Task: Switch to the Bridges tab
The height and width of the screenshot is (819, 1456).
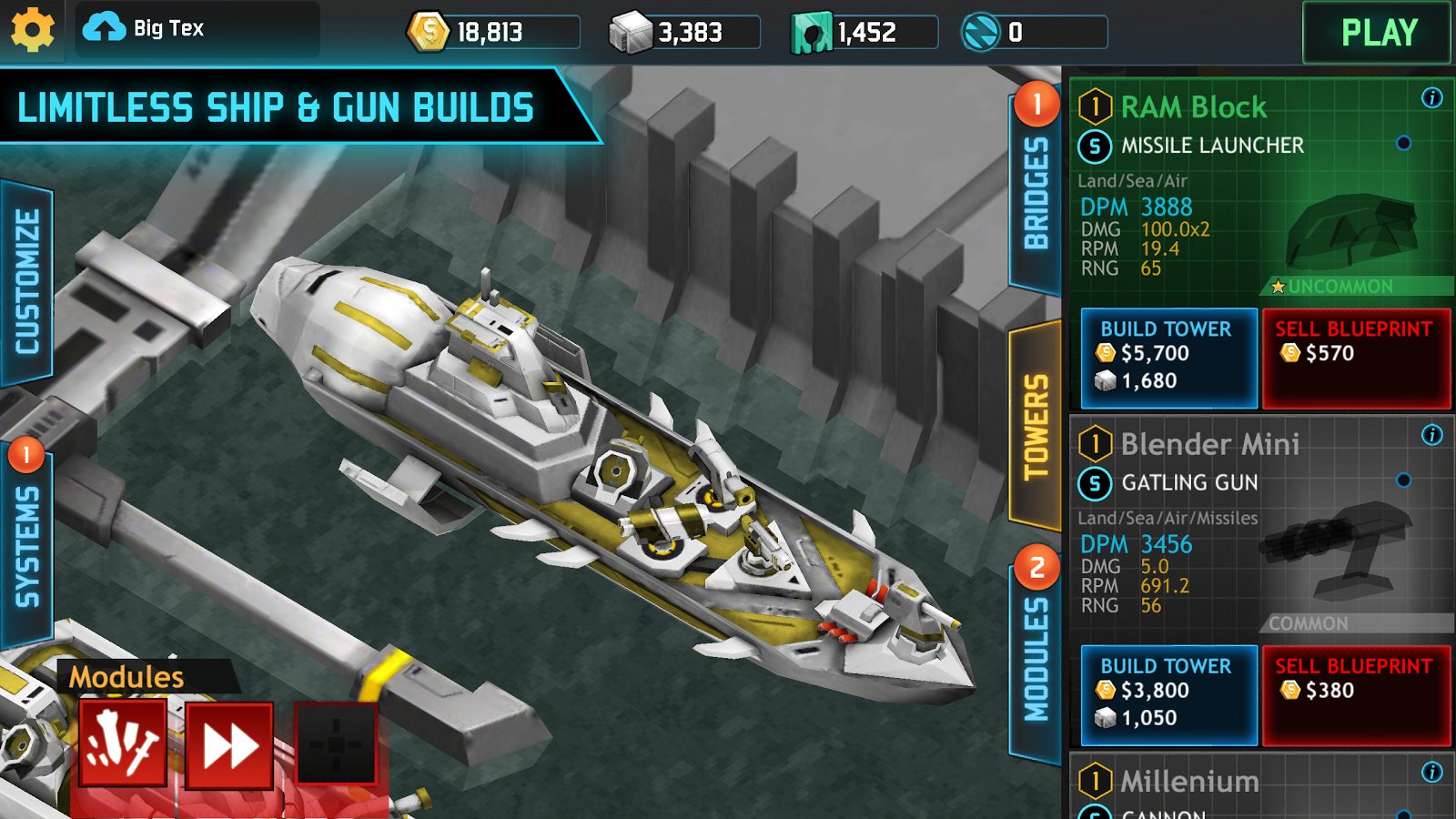Action: tap(1036, 193)
